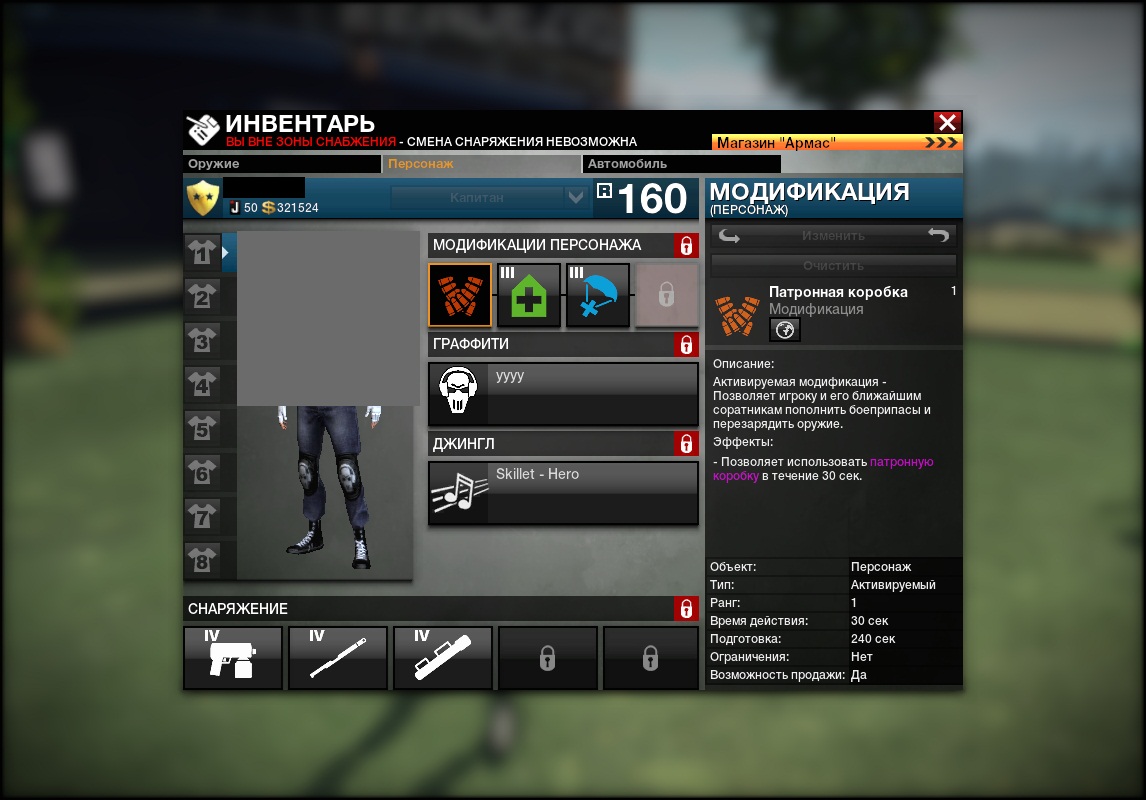Image resolution: width=1146 pixels, height=800 pixels.
Task: Choose the Skillet - Hero jingle slot
Action: click(563, 492)
